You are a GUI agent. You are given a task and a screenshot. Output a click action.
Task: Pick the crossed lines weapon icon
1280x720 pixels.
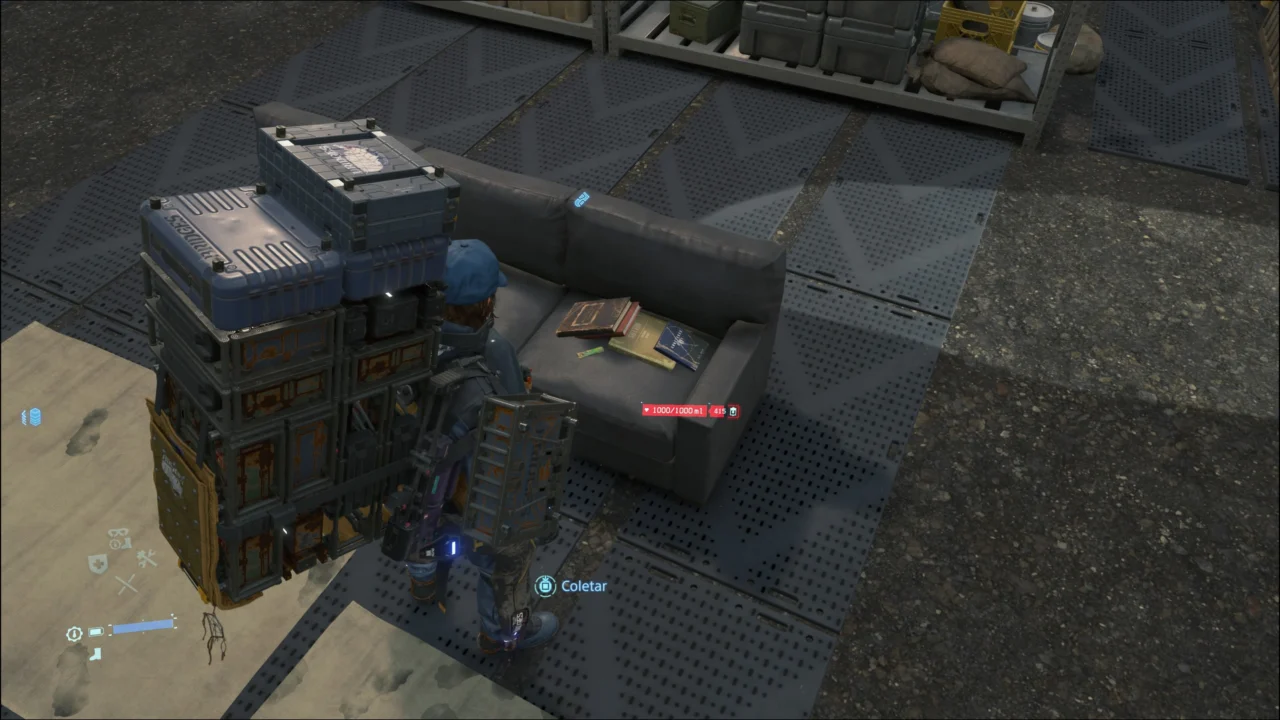(126, 584)
